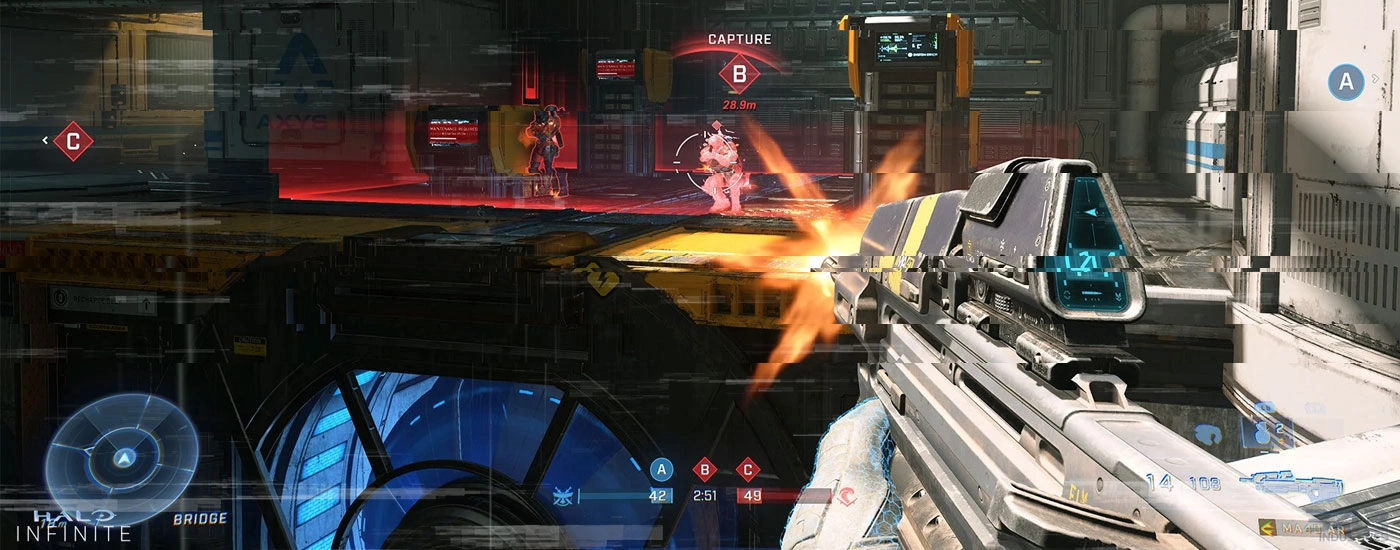Click the red zone C waypoint diamond
This screenshot has width=1400, height=550.
[x=72, y=141]
